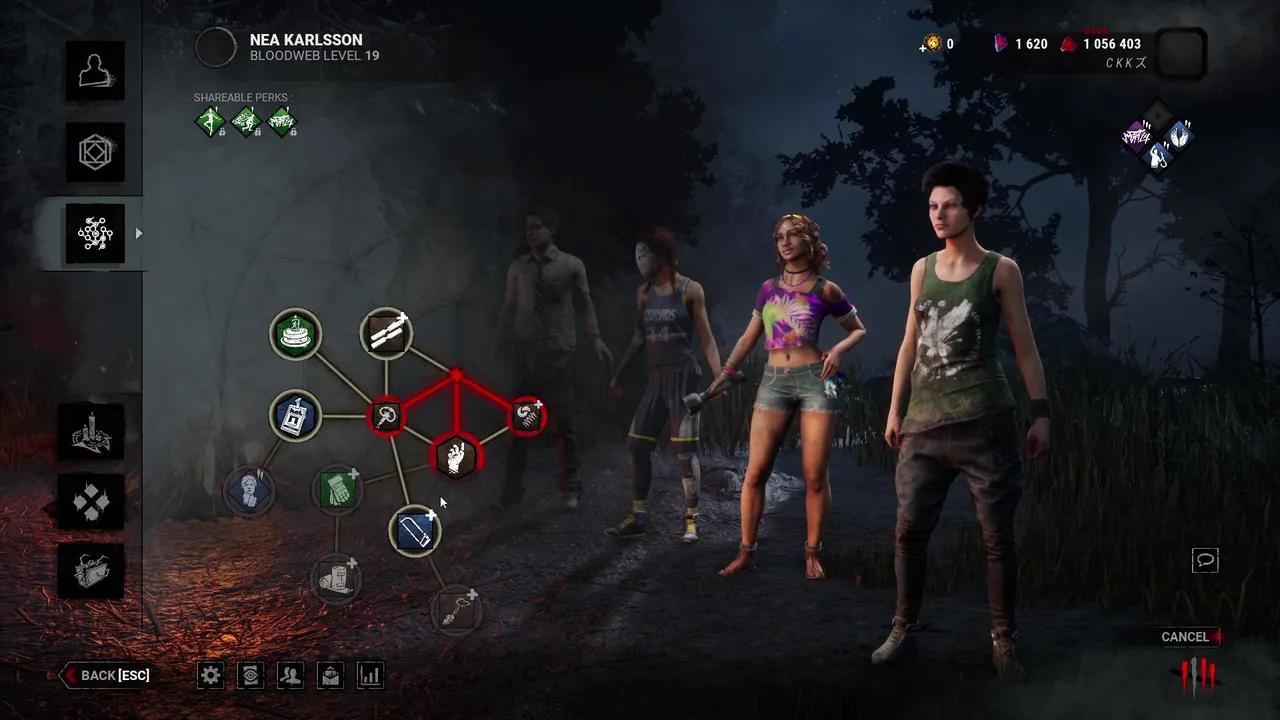Open the player statistics chart icon
The width and height of the screenshot is (1280, 720).
click(370, 675)
